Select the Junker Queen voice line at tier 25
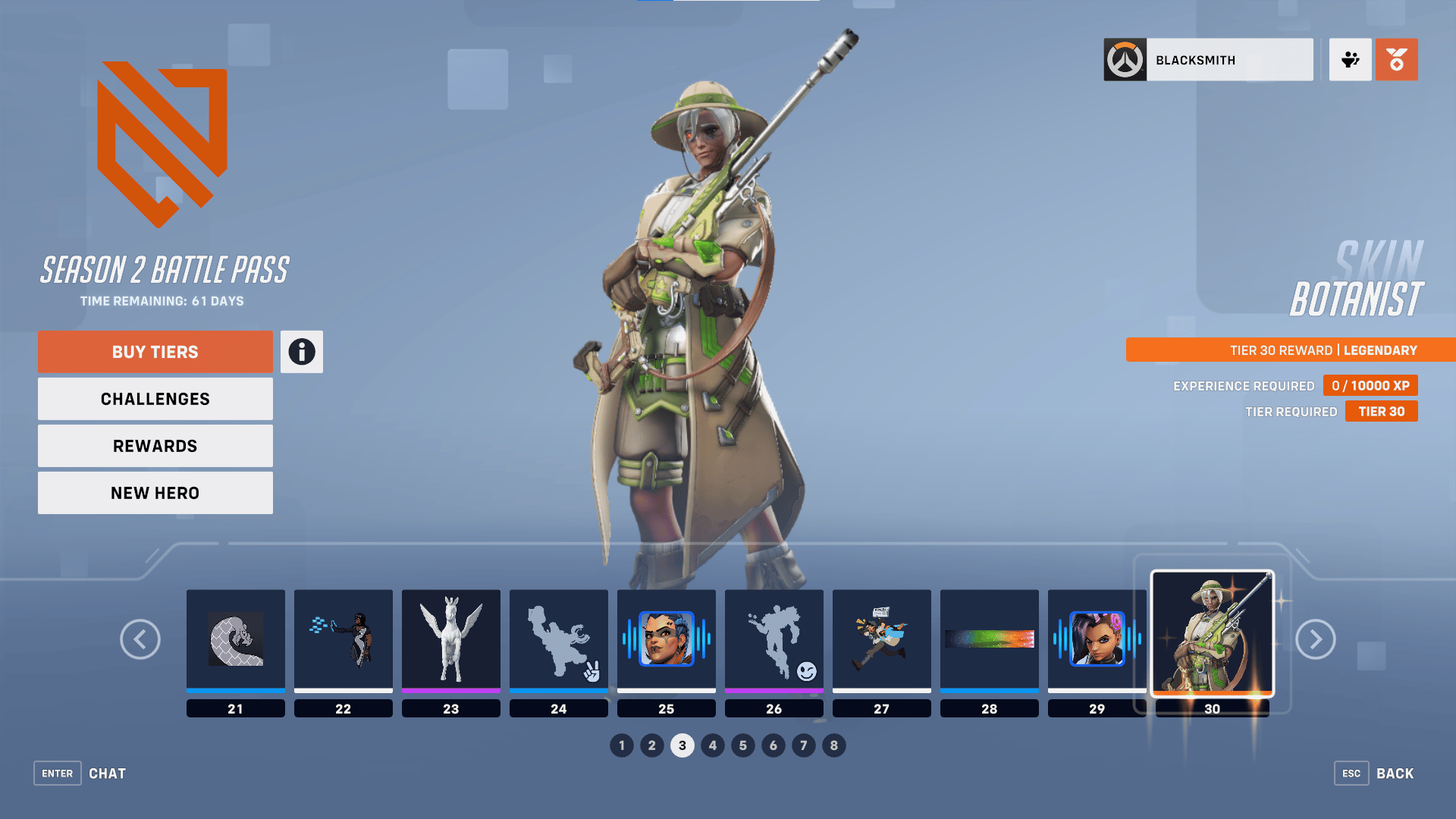Viewport: 1456px width, 819px height. 666,639
